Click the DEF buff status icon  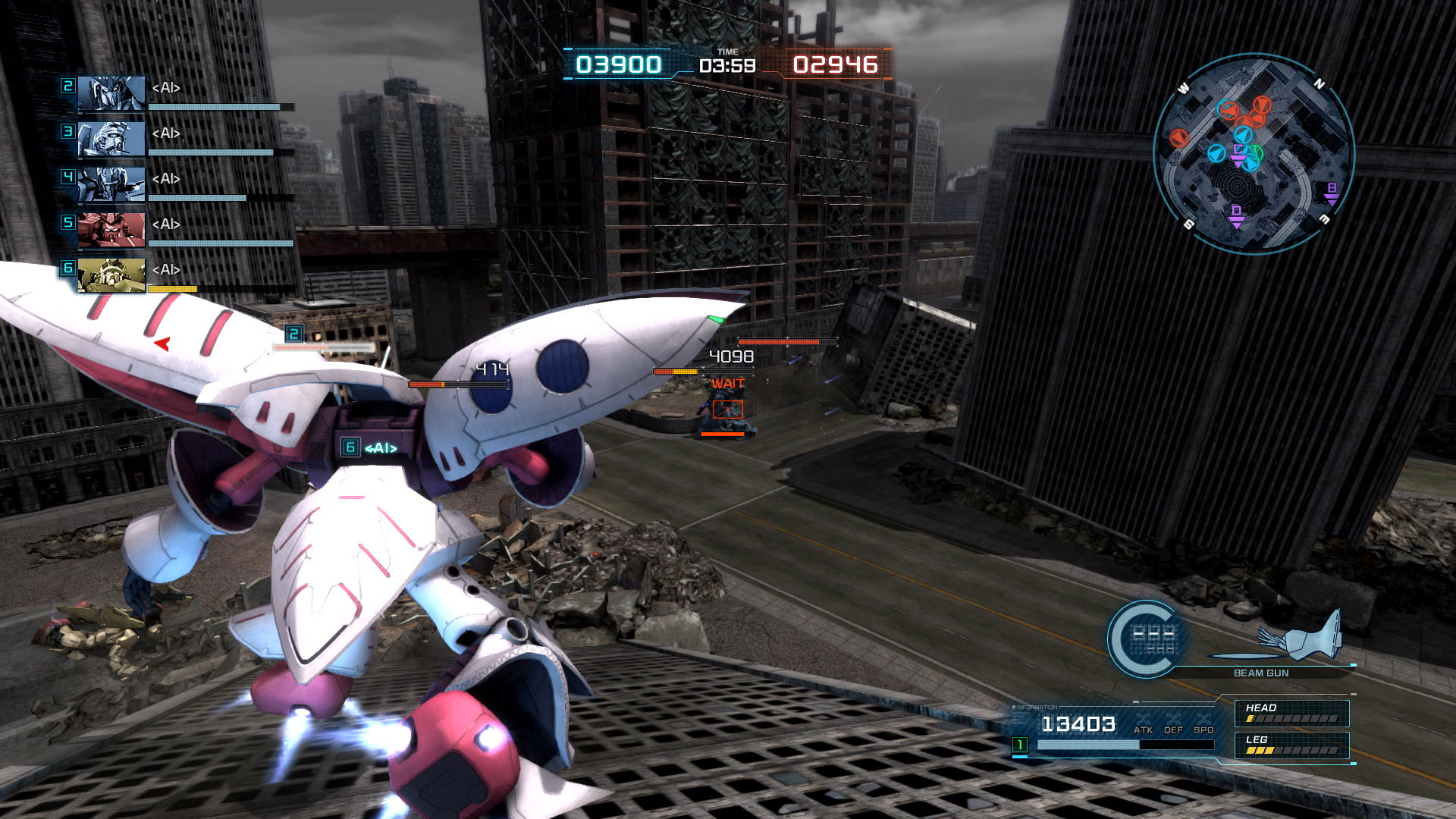[1173, 723]
